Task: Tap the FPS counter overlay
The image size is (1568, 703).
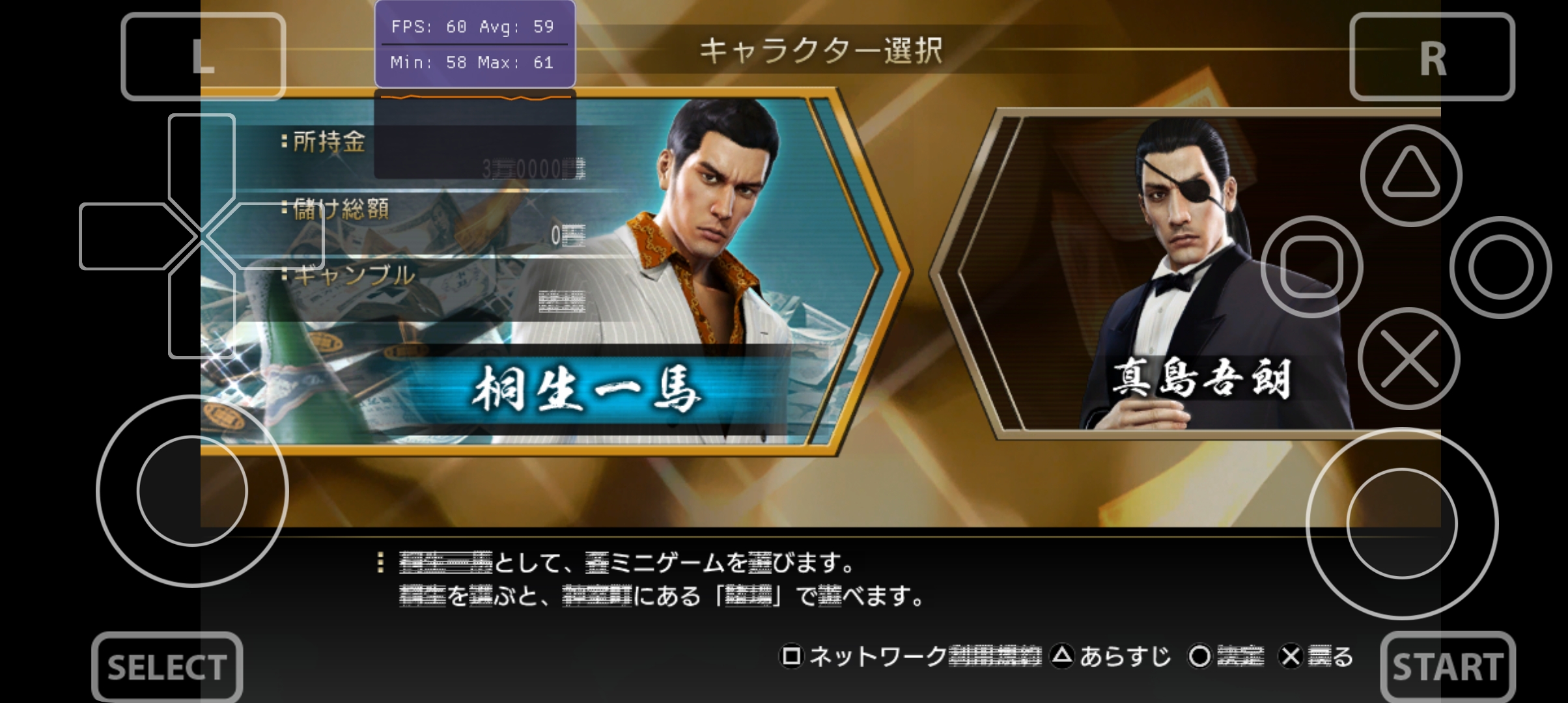Action: point(473,44)
